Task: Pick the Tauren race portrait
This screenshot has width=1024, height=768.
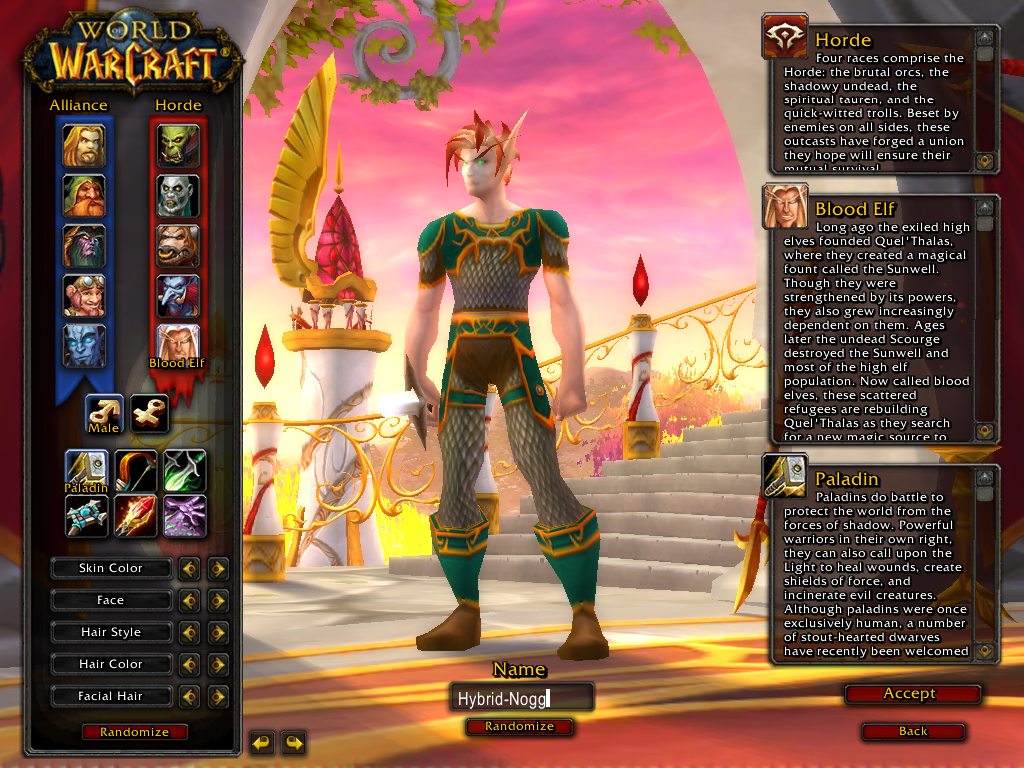Action: [x=178, y=246]
